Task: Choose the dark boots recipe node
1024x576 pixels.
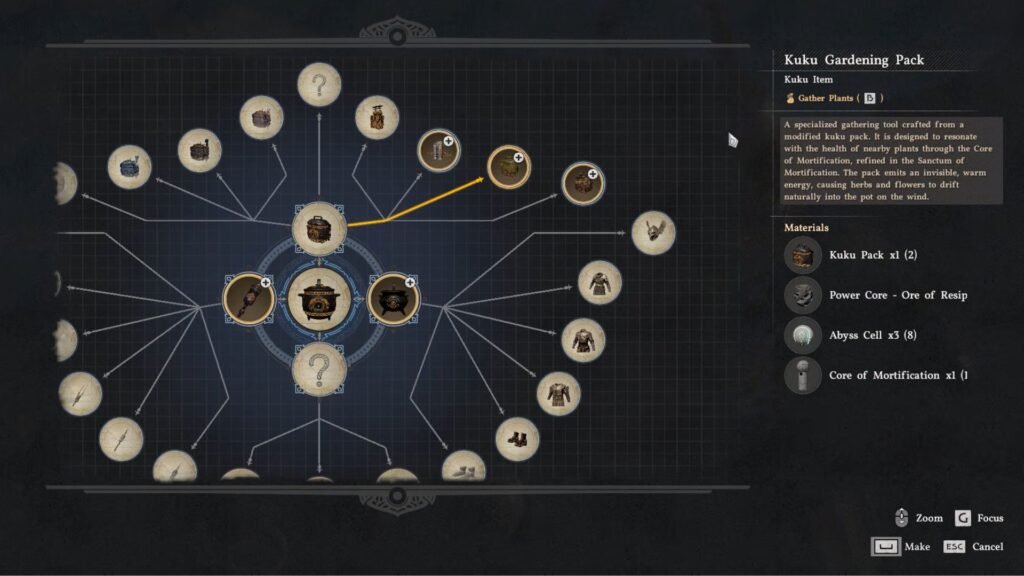Action: click(517, 439)
